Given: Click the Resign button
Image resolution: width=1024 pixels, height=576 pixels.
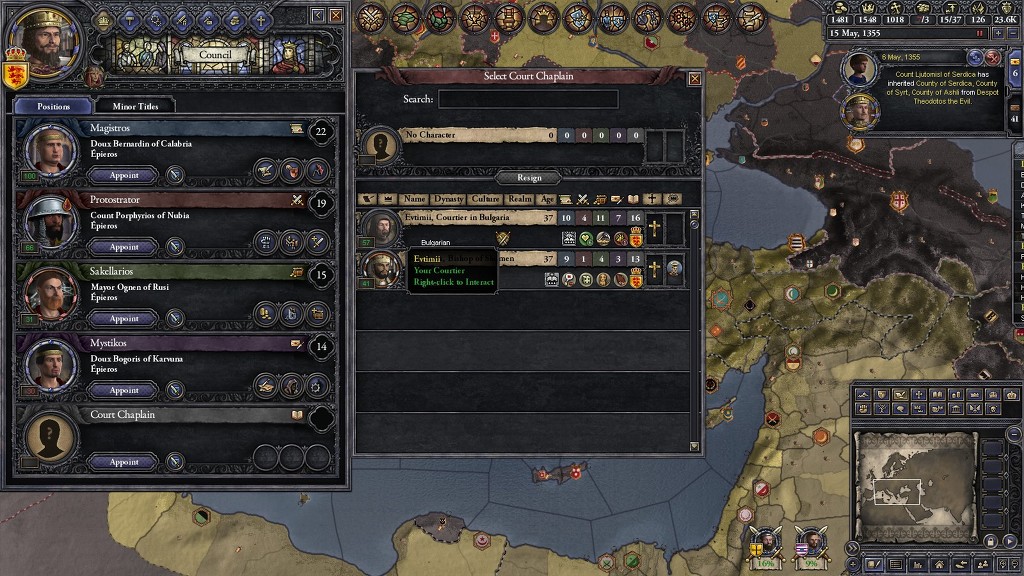Looking at the screenshot, I should point(529,177).
